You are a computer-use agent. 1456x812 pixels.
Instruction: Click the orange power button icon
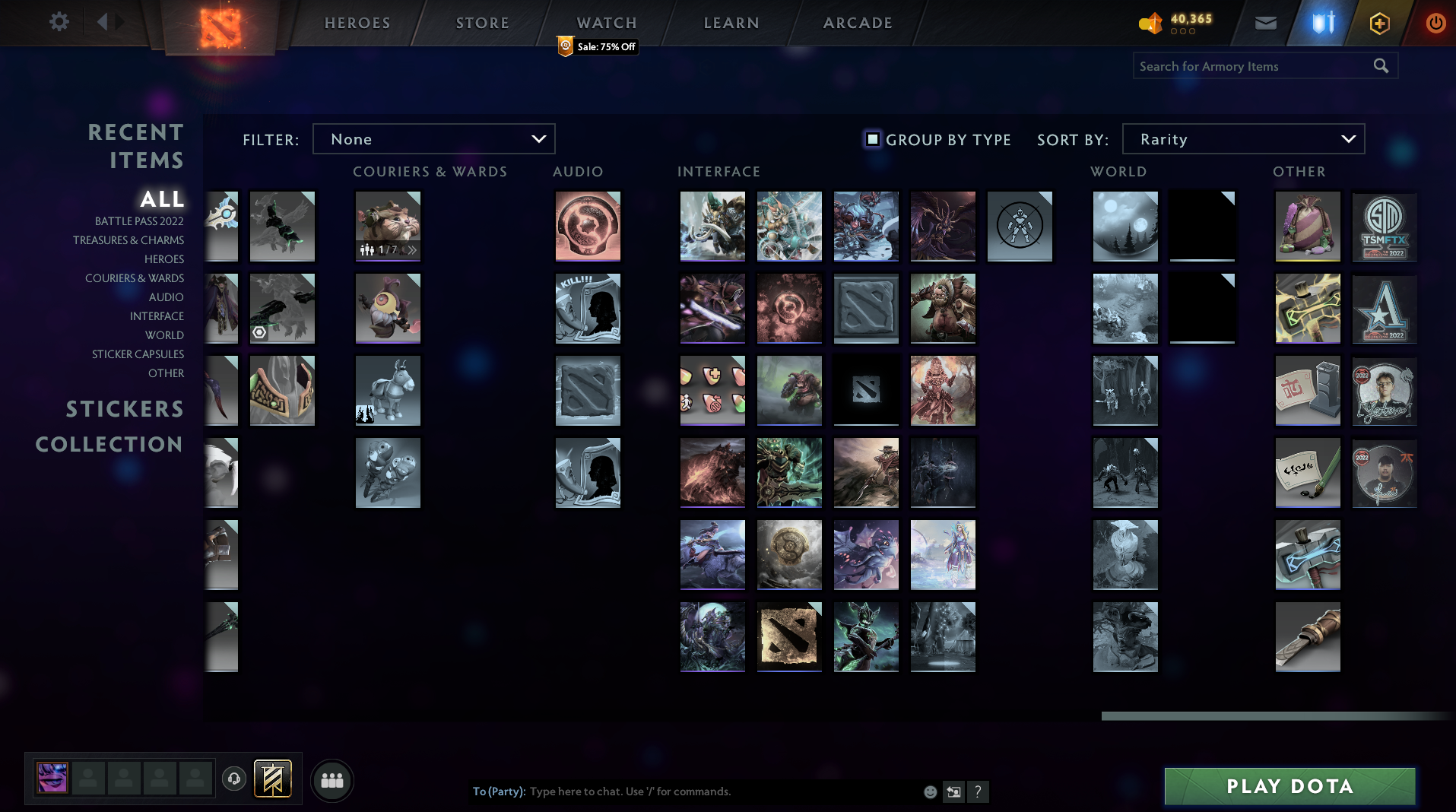pos(1435,23)
